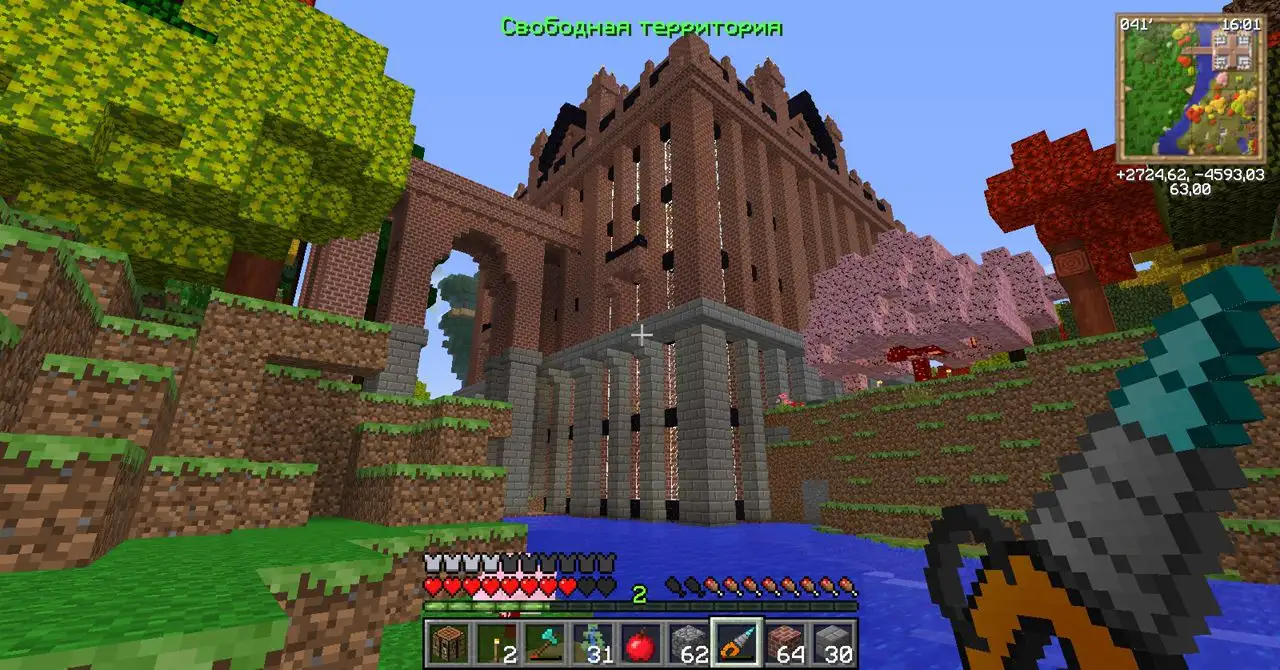The image size is (1280, 670).
Task: Select the cobblestone stack of 62
Action: (687, 643)
